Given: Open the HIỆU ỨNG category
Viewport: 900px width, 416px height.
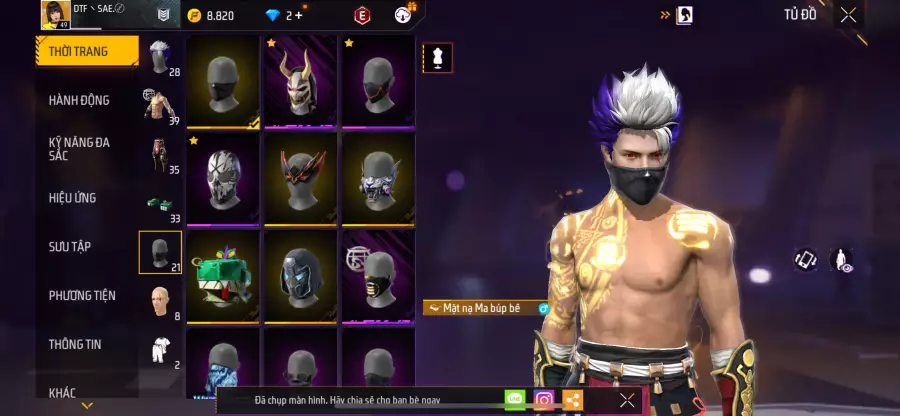Looking at the screenshot, I should (x=73, y=198).
